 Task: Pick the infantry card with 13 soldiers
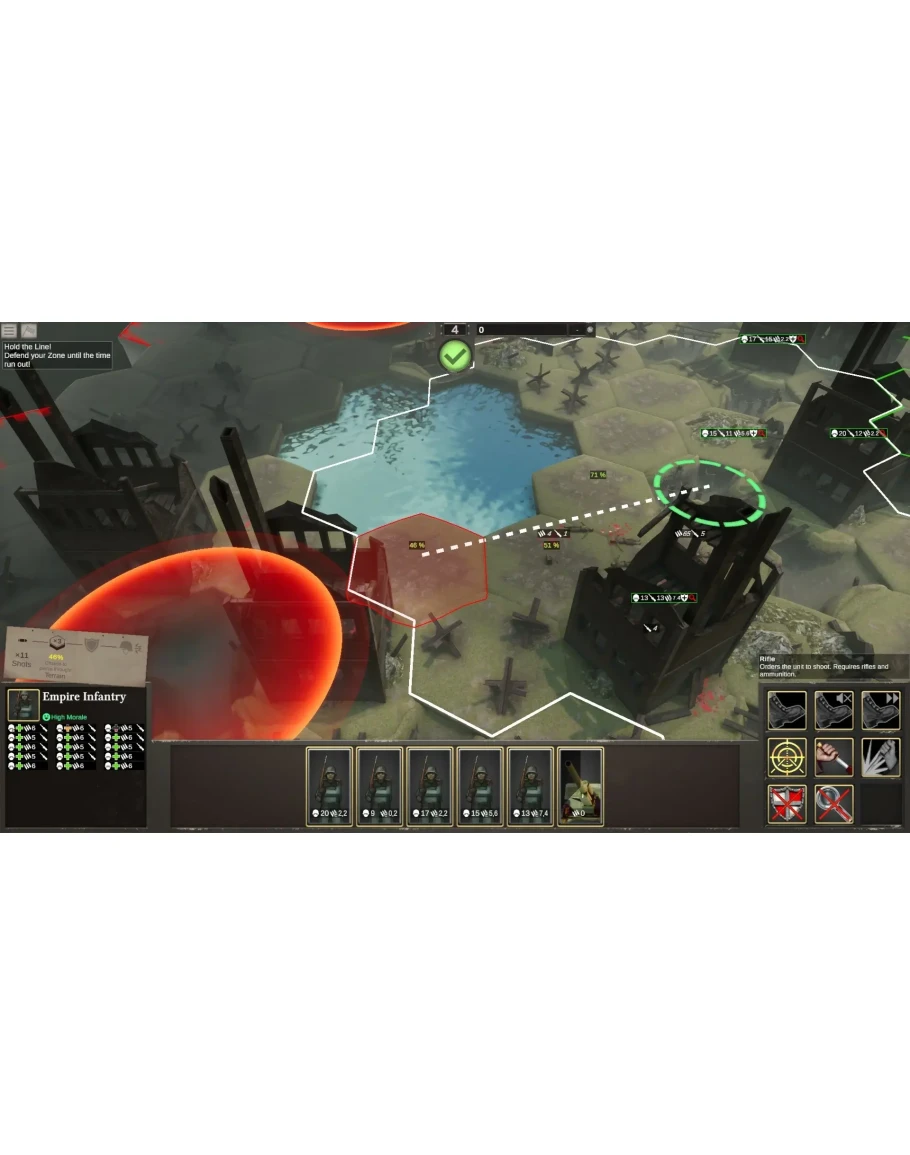530,787
